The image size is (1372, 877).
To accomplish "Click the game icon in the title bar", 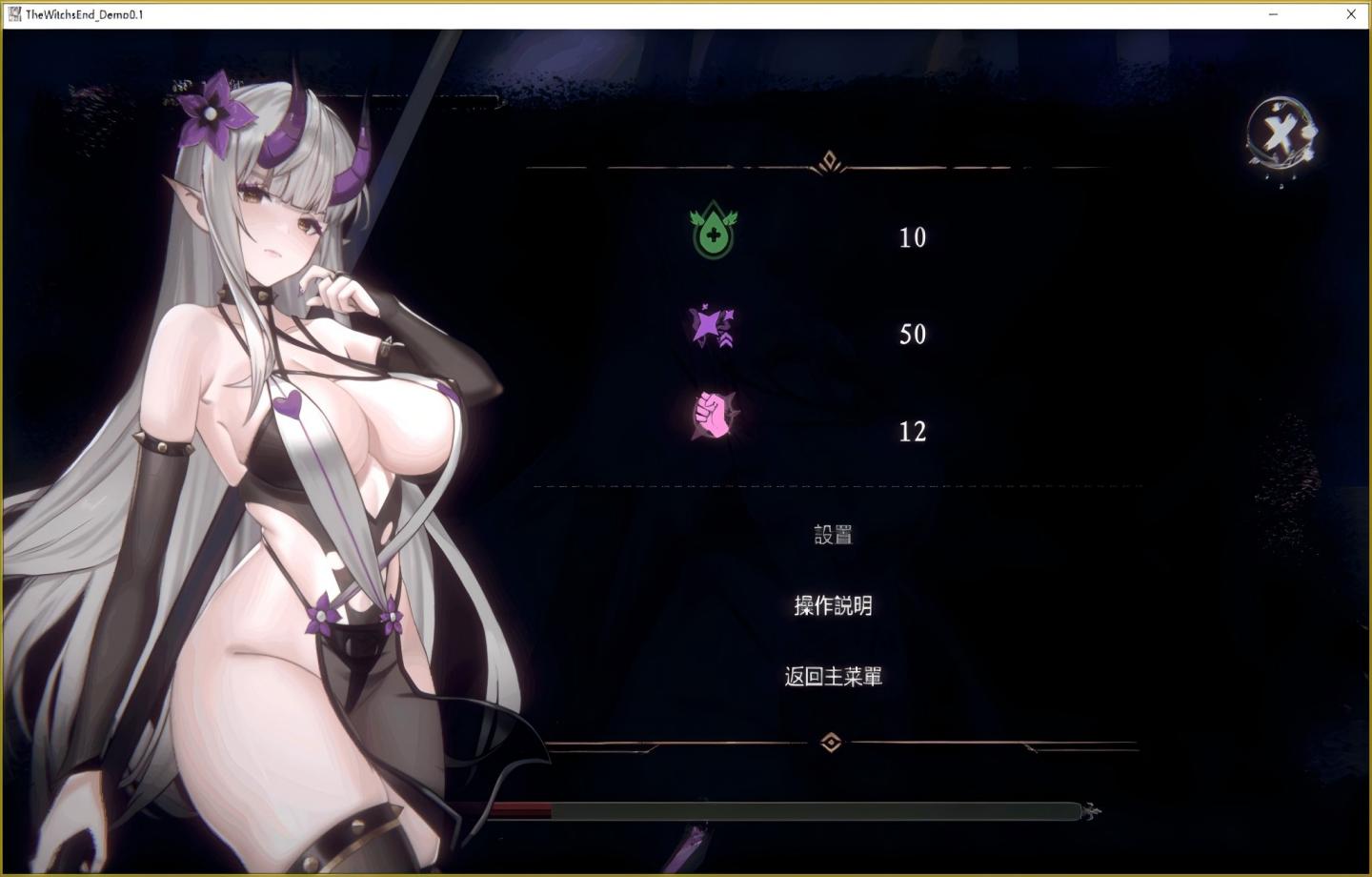I will point(13,13).
